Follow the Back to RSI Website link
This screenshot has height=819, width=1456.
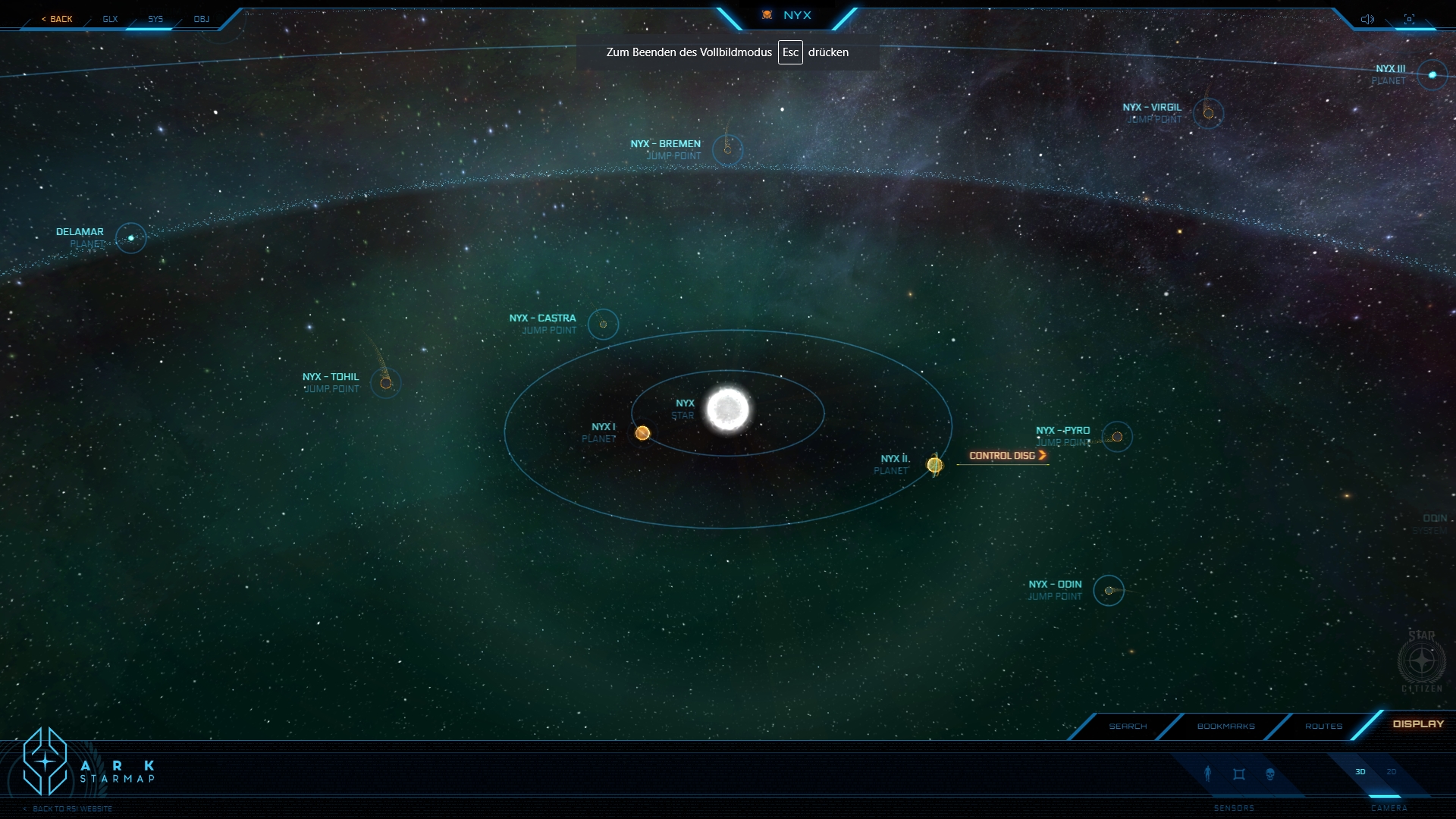point(73,809)
